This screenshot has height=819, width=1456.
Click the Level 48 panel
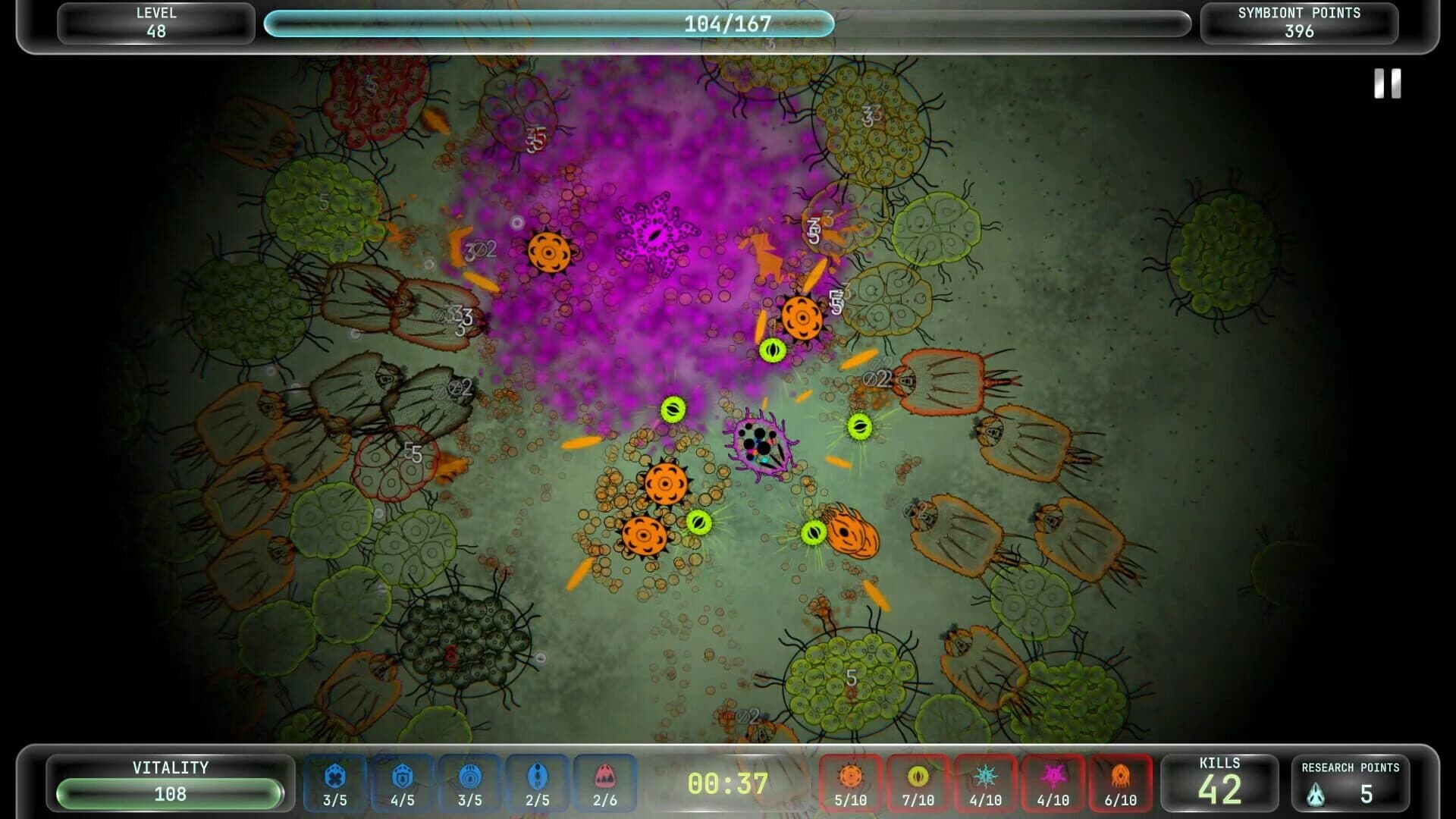154,22
